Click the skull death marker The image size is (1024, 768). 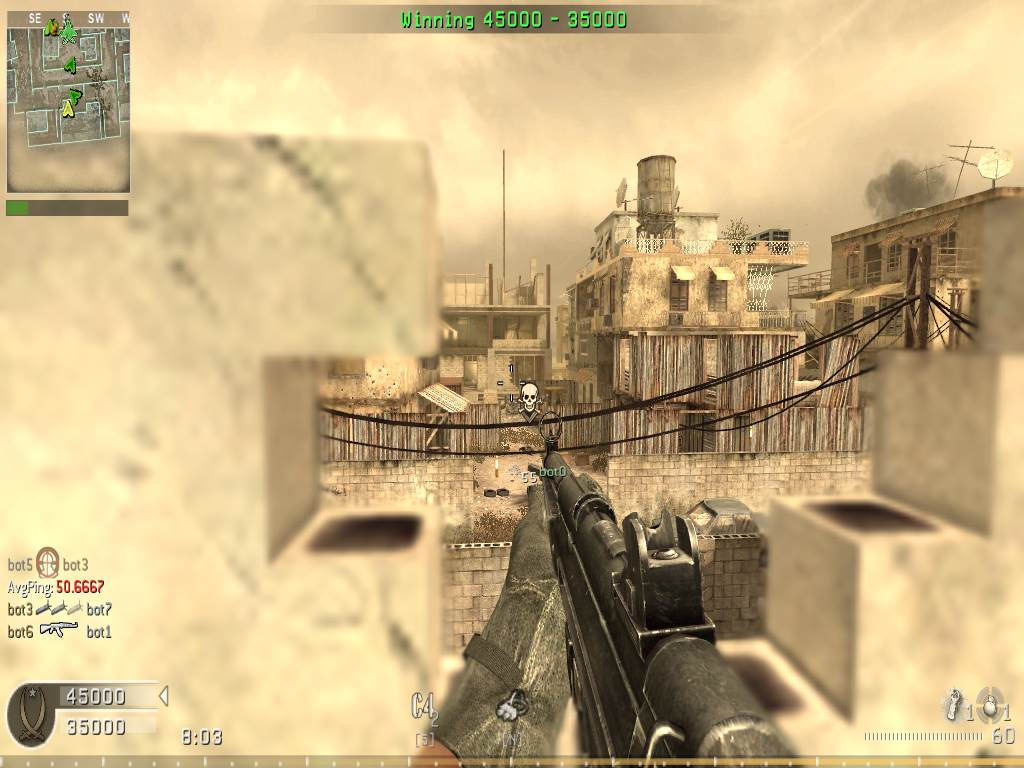(529, 396)
